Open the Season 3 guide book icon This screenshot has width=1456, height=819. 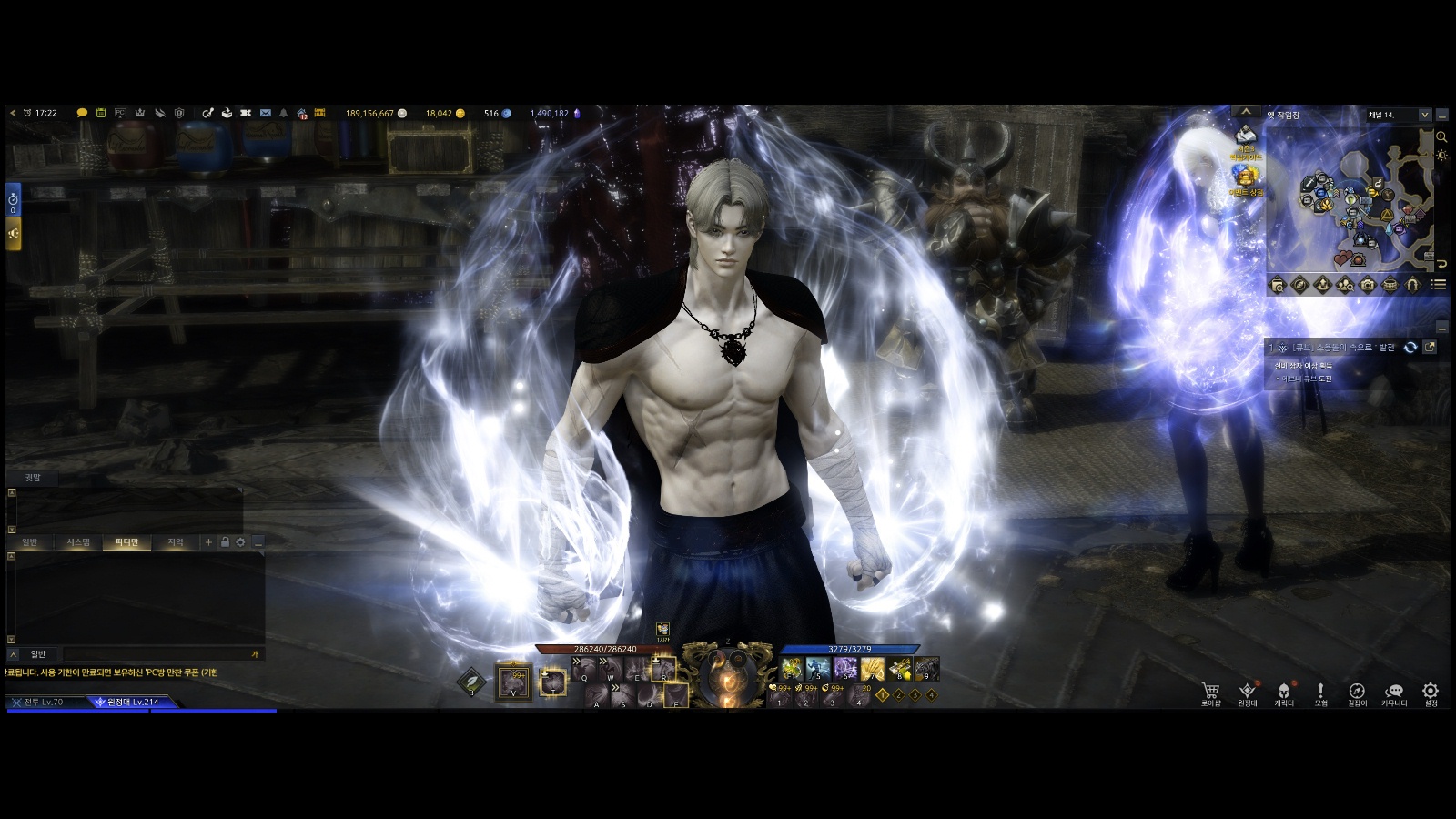[1245, 138]
